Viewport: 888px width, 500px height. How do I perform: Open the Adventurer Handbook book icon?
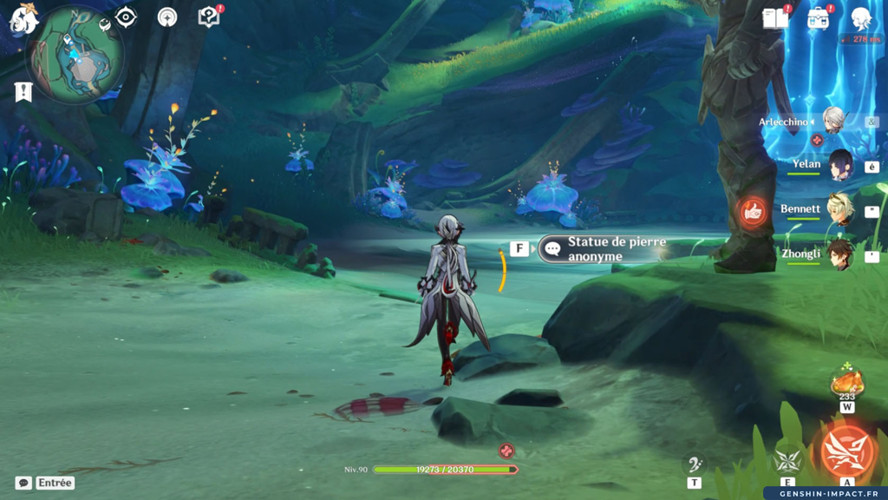click(776, 18)
